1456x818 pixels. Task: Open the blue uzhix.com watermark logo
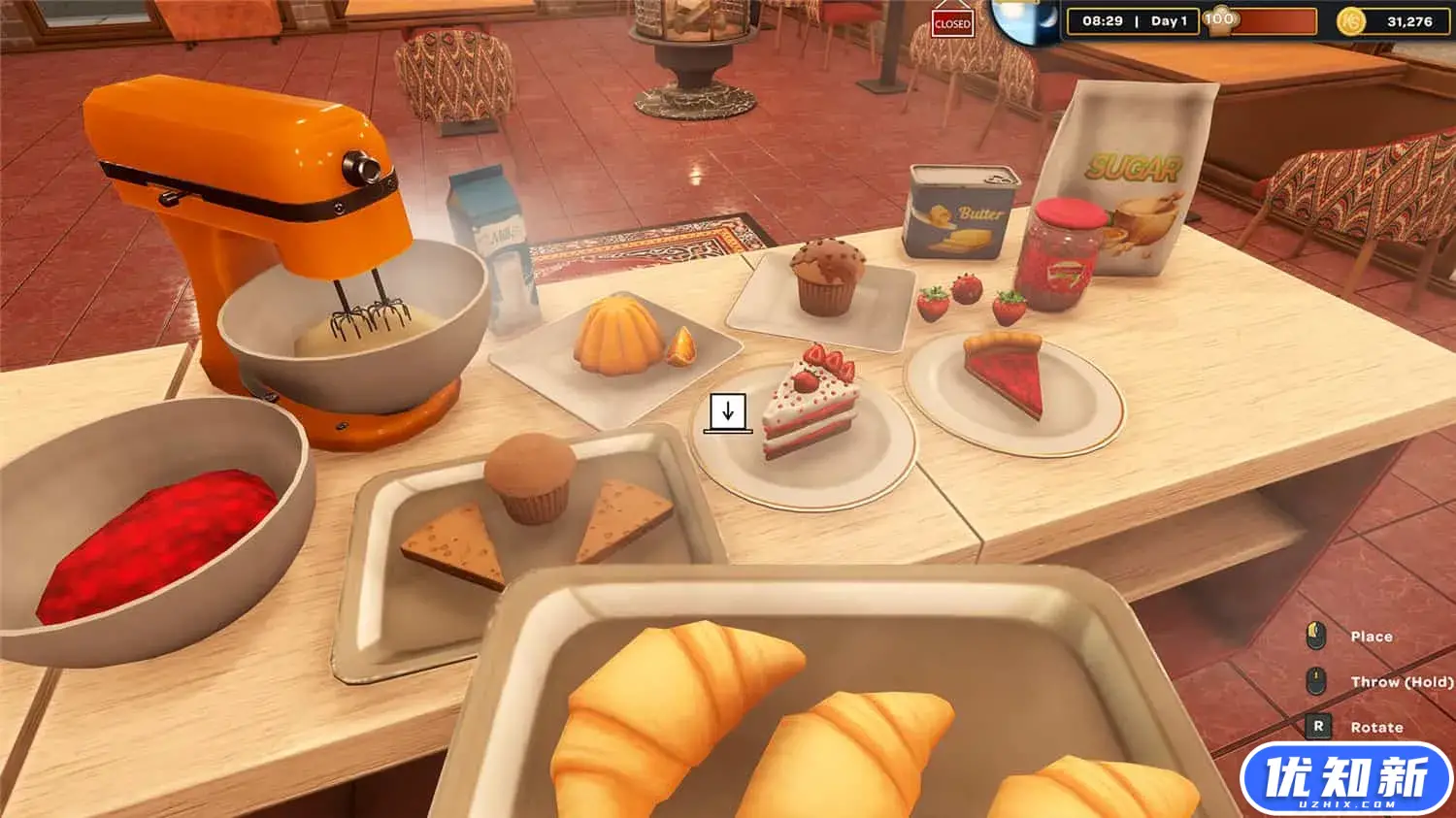pyautogui.click(x=1346, y=779)
